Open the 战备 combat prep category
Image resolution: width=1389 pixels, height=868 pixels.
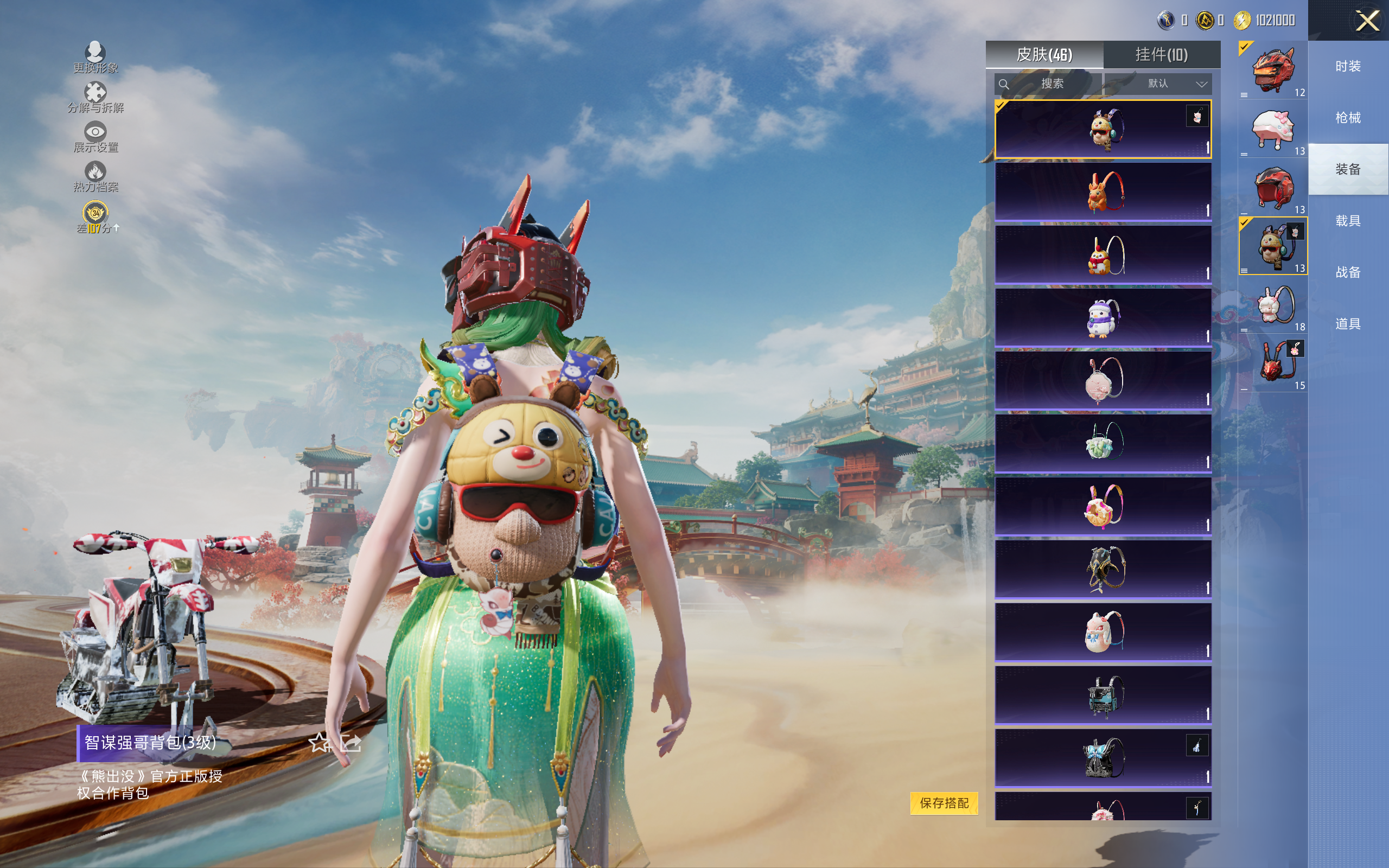[1348, 272]
